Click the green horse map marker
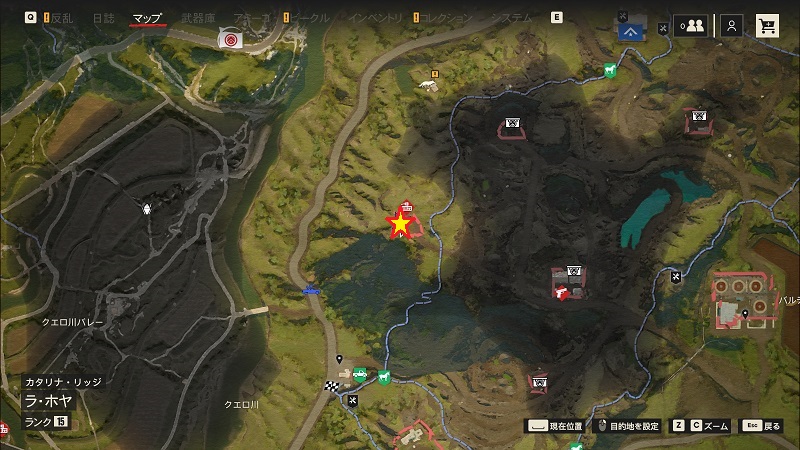The width and height of the screenshot is (800, 450). coord(608,71)
